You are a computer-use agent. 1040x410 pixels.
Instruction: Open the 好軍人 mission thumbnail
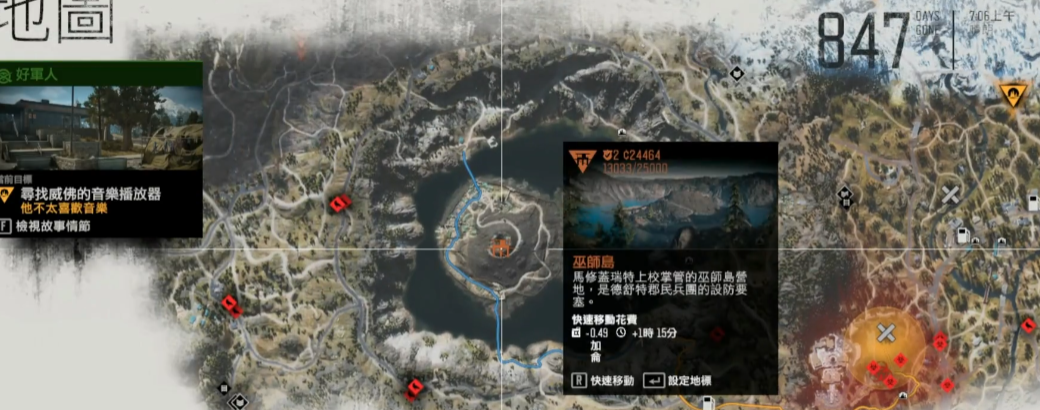[102, 127]
